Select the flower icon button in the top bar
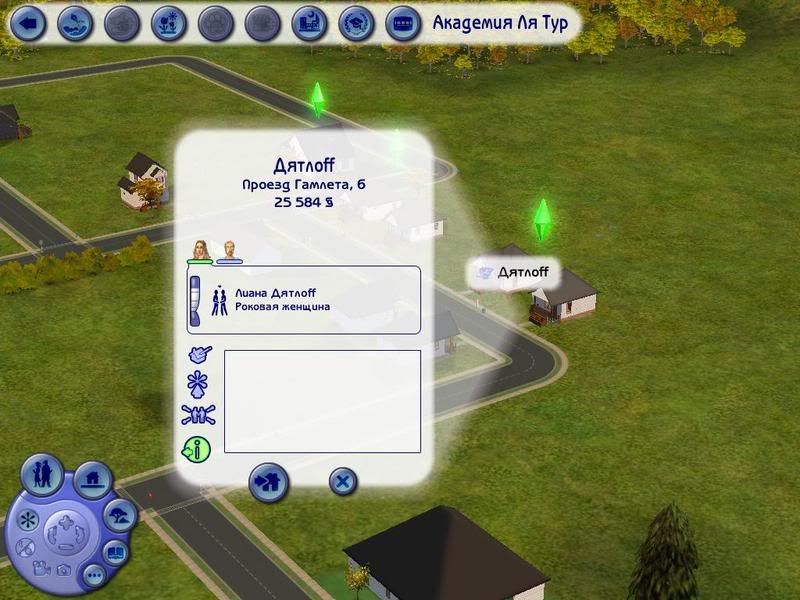Image resolution: width=800 pixels, height=600 pixels. (169, 23)
